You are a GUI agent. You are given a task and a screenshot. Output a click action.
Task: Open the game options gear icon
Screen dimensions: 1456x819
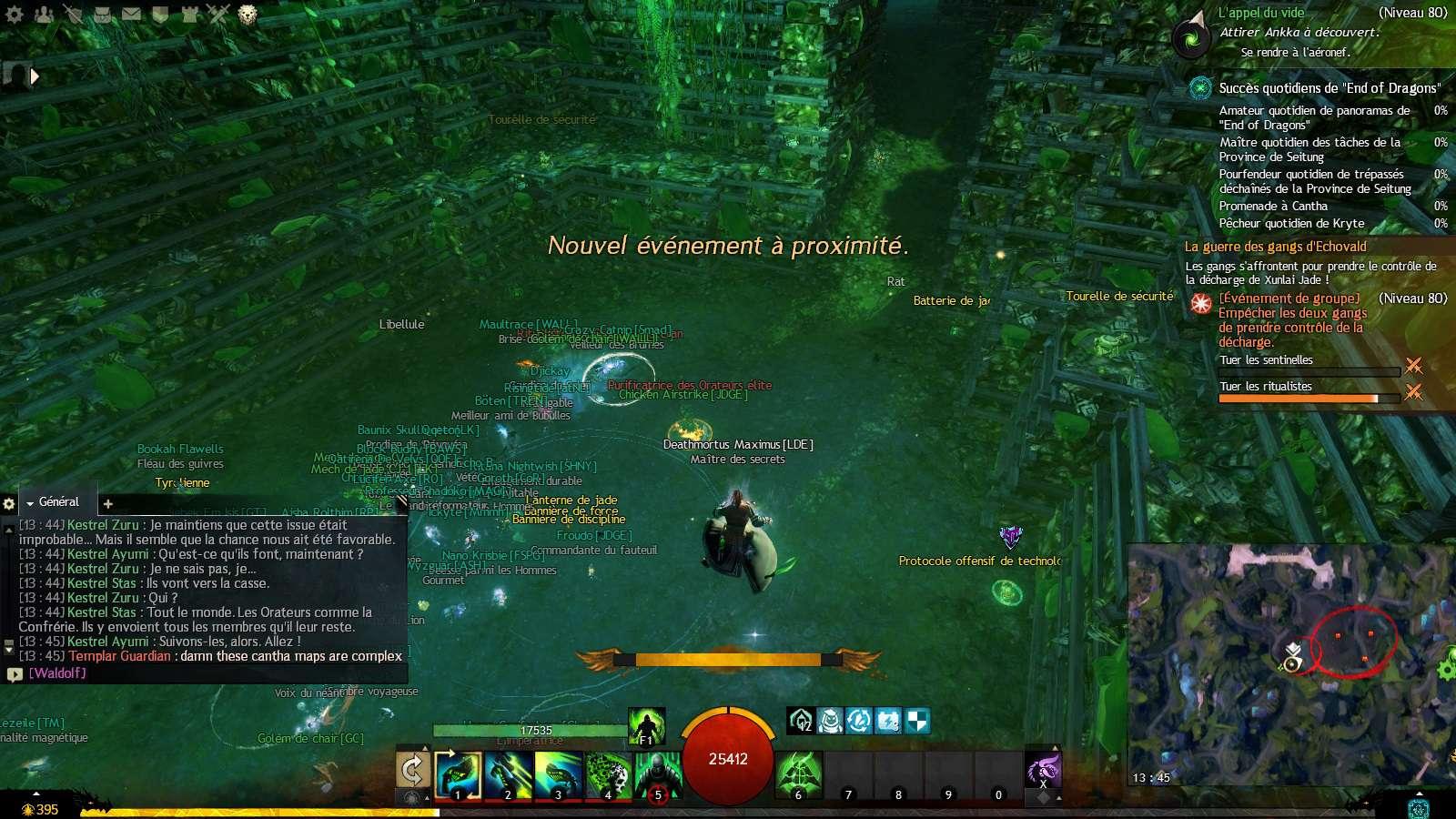[14, 14]
